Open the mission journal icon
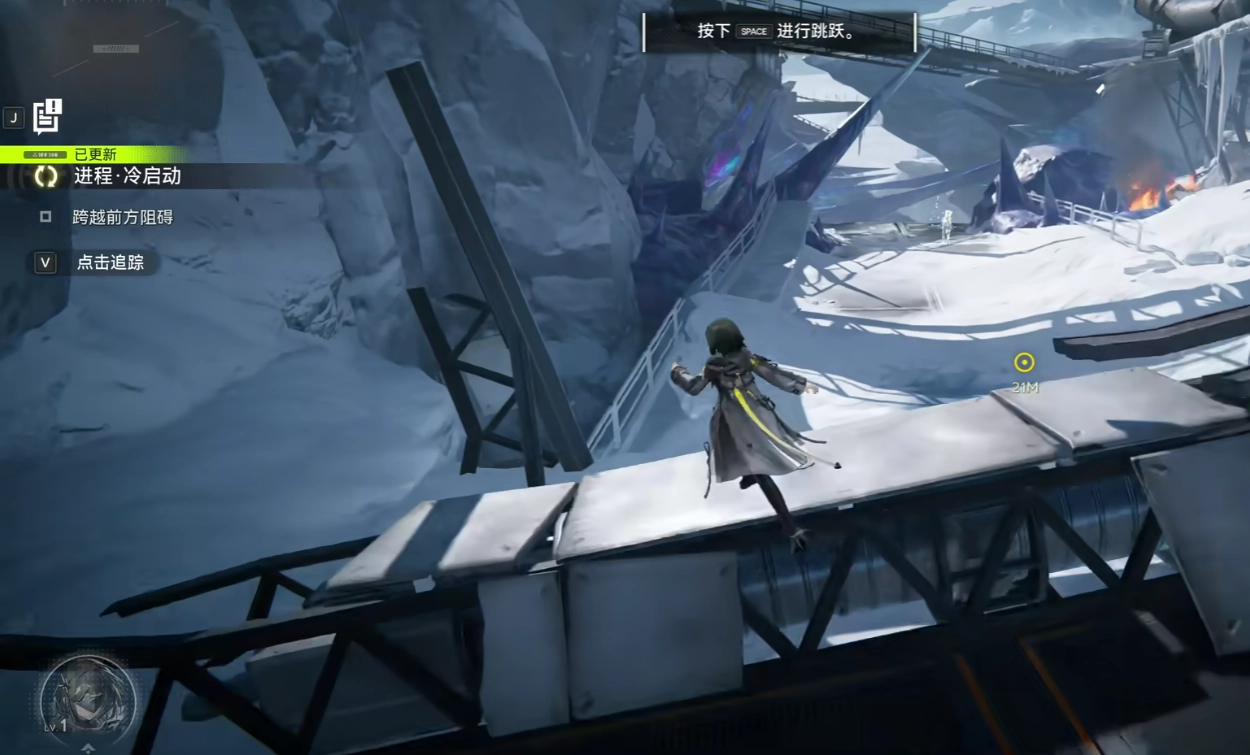This screenshot has height=755, width=1250. click(x=47, y=117)
